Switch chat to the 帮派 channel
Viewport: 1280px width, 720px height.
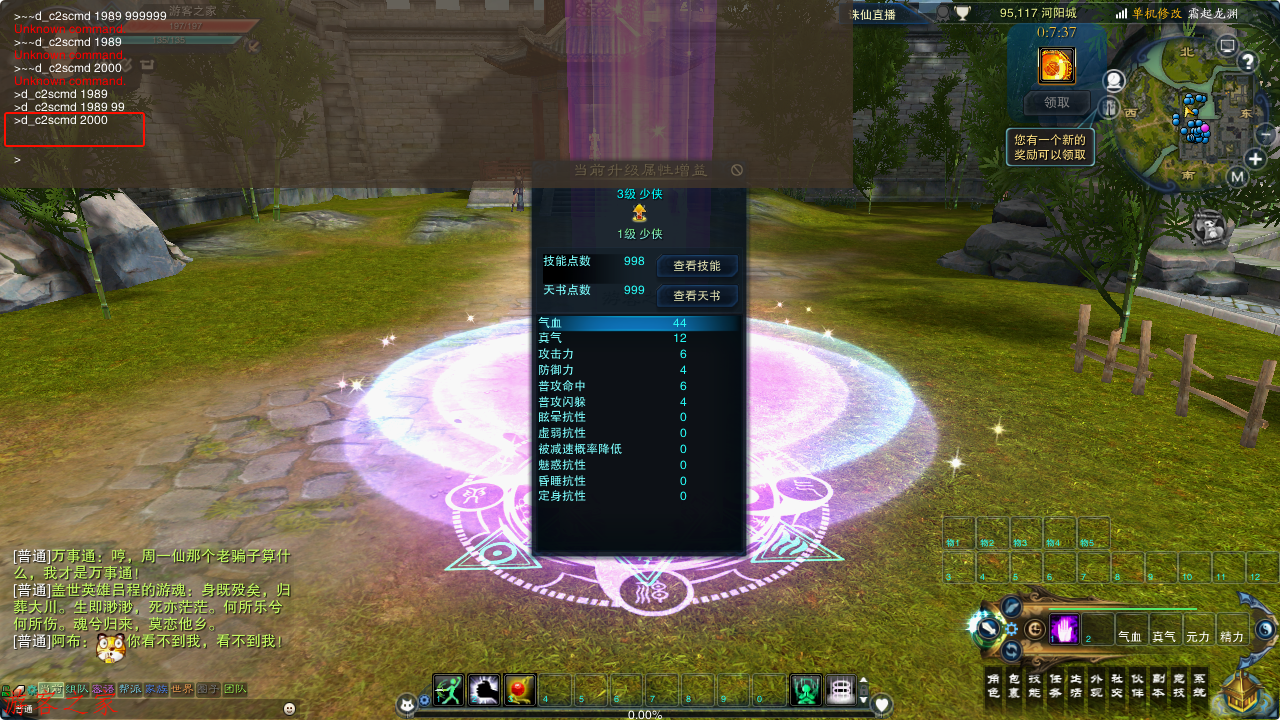click(x=130, y=689)
